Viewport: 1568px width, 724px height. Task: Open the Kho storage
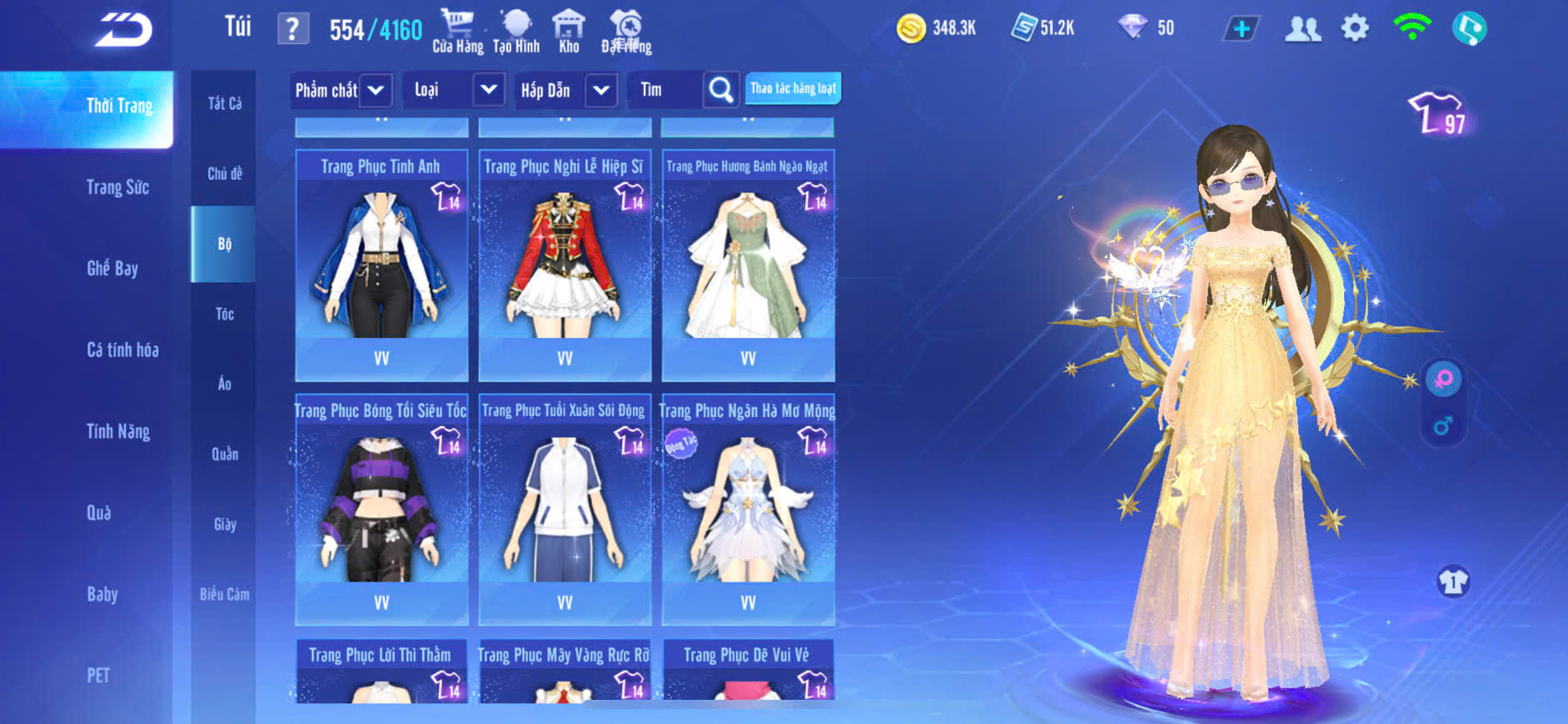pos(569,32)
